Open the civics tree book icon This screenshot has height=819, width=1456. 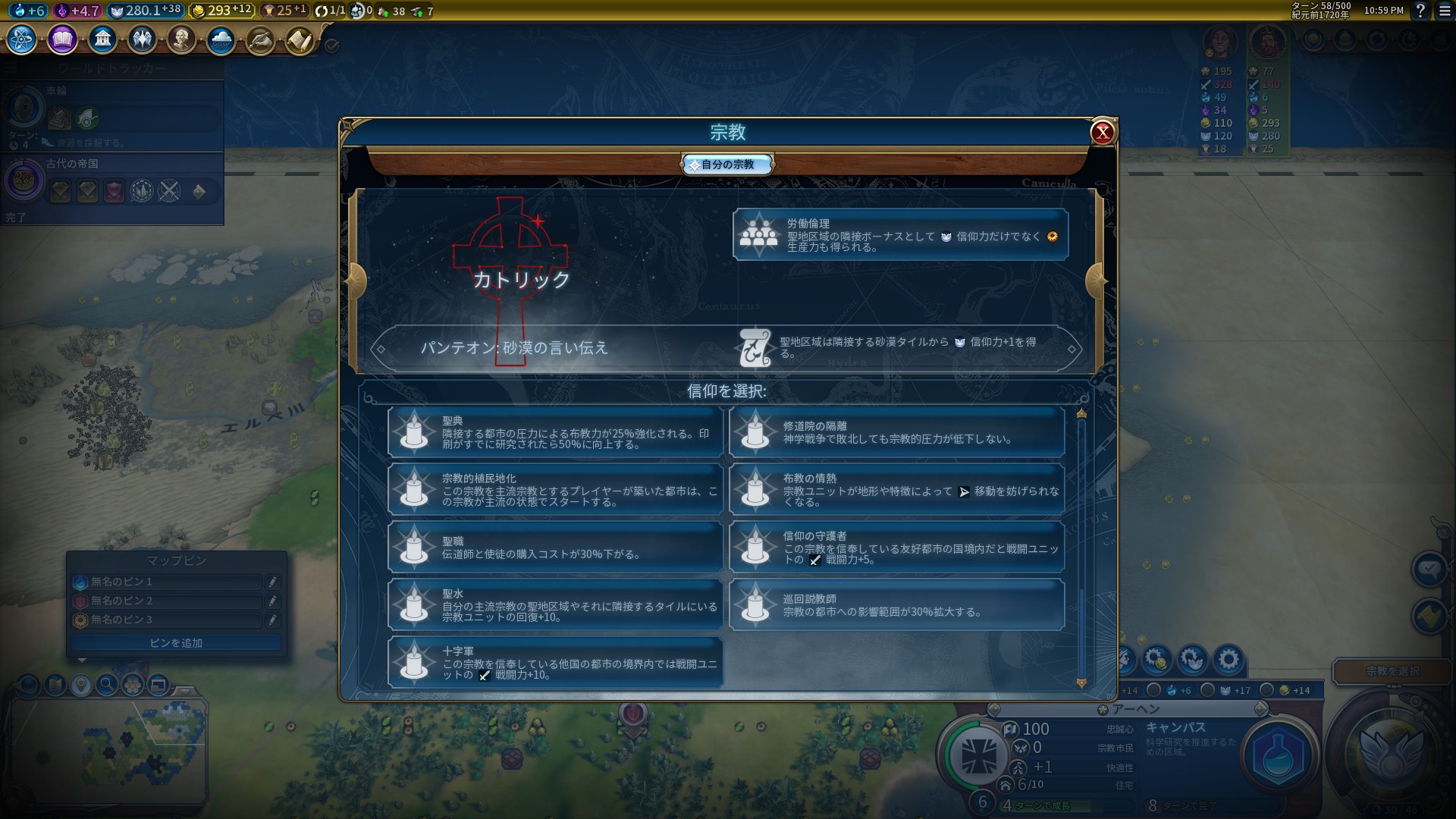[62, 39]
